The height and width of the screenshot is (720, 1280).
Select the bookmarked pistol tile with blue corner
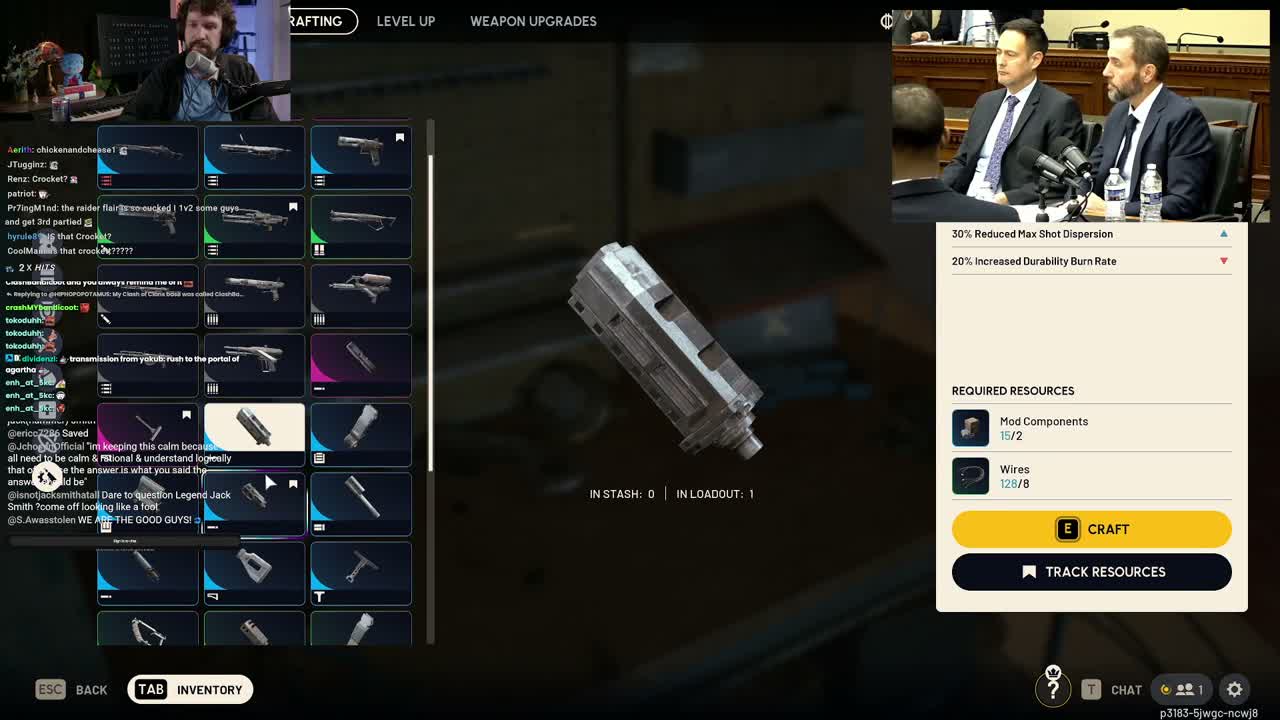point(361,157)
